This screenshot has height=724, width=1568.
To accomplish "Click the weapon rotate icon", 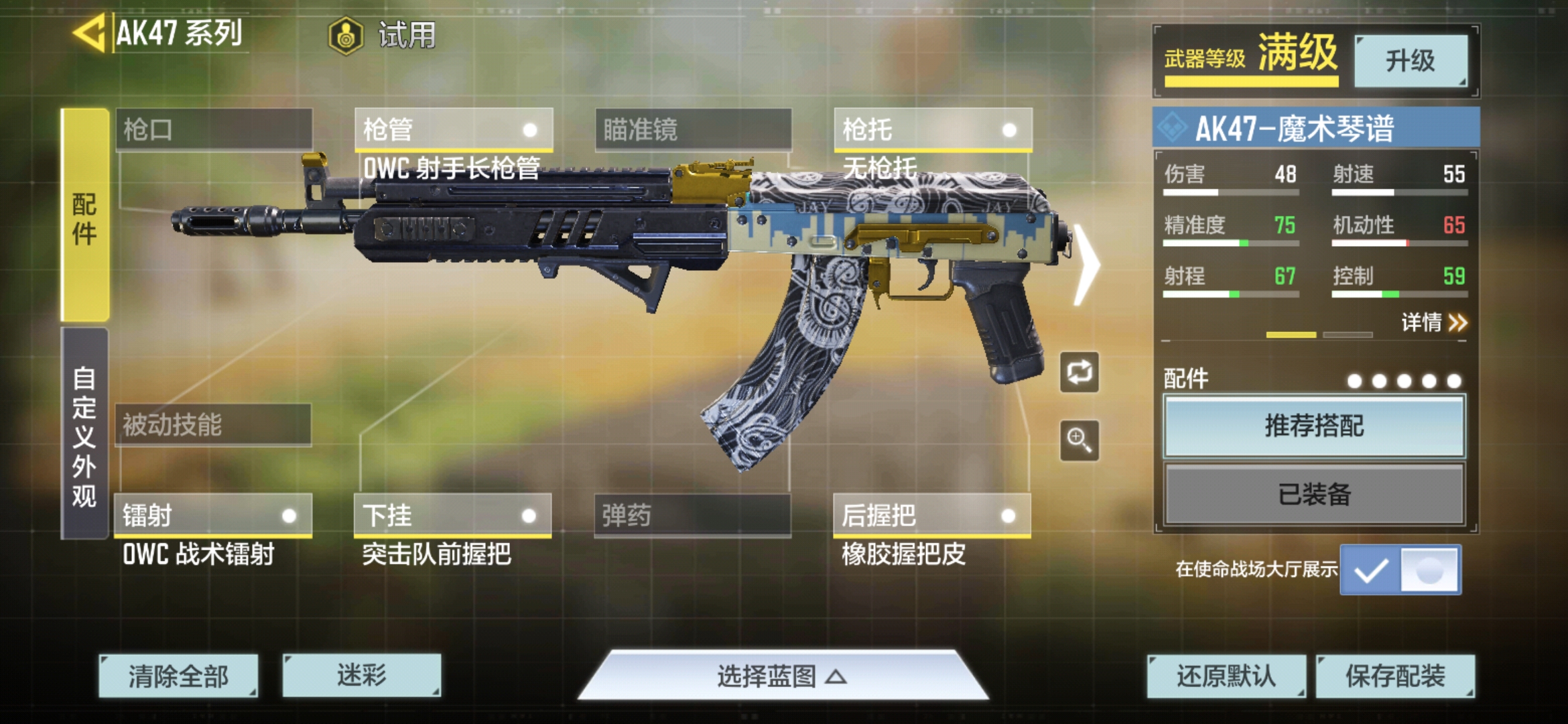I will [1079, 372].
